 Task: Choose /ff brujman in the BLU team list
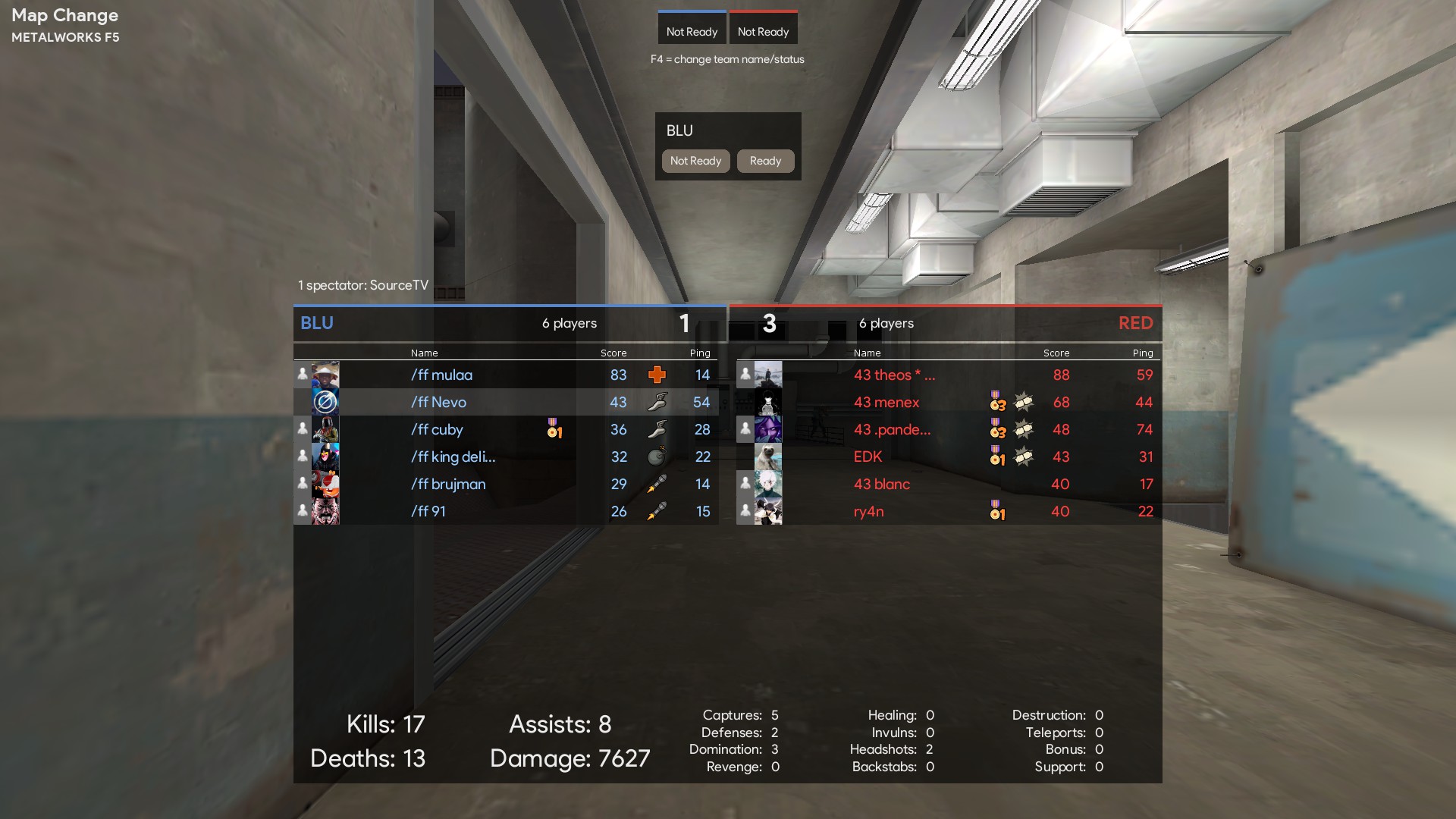click(448, 484)
